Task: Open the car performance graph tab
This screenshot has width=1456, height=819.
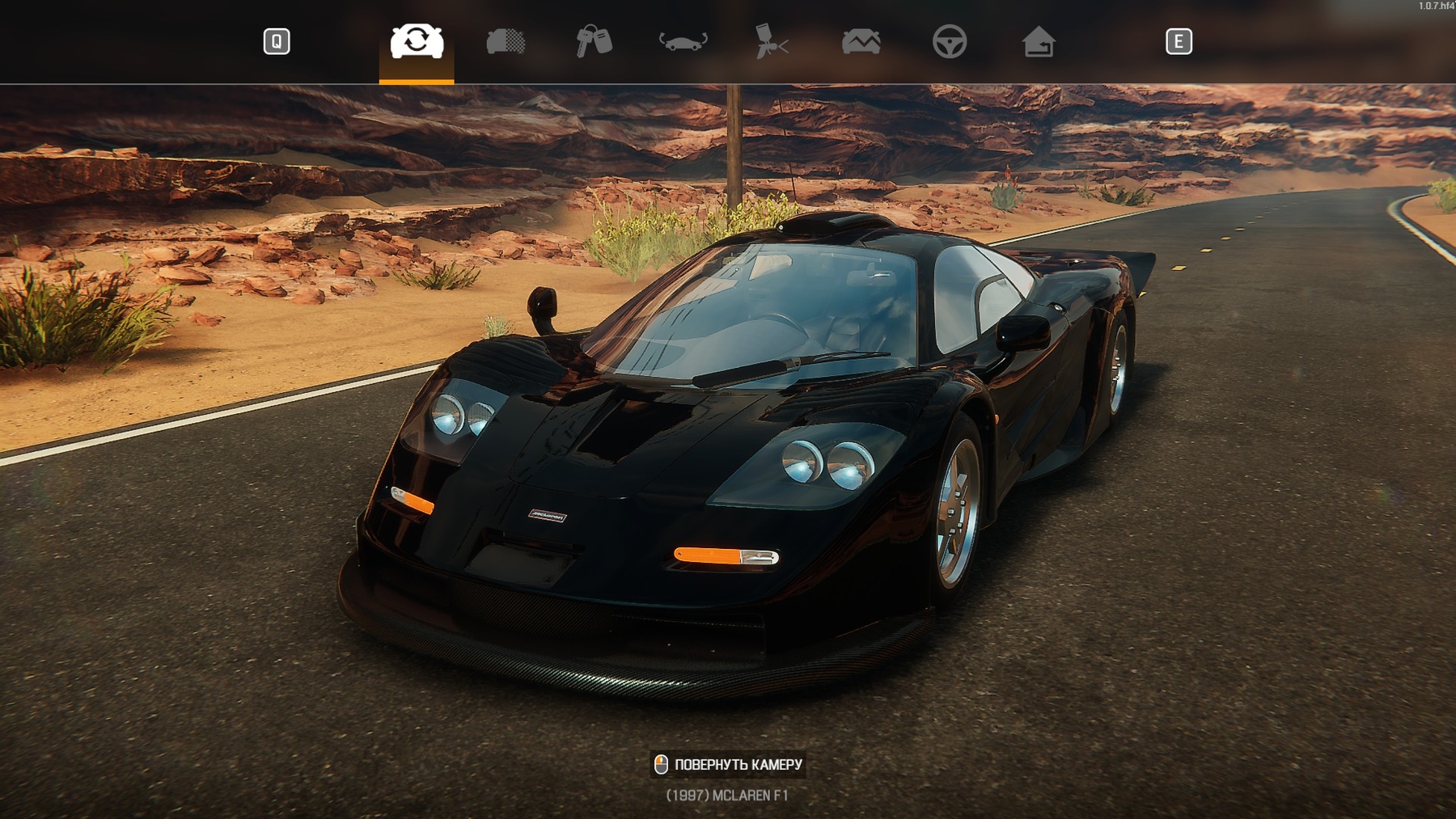Action: (861, 41)
